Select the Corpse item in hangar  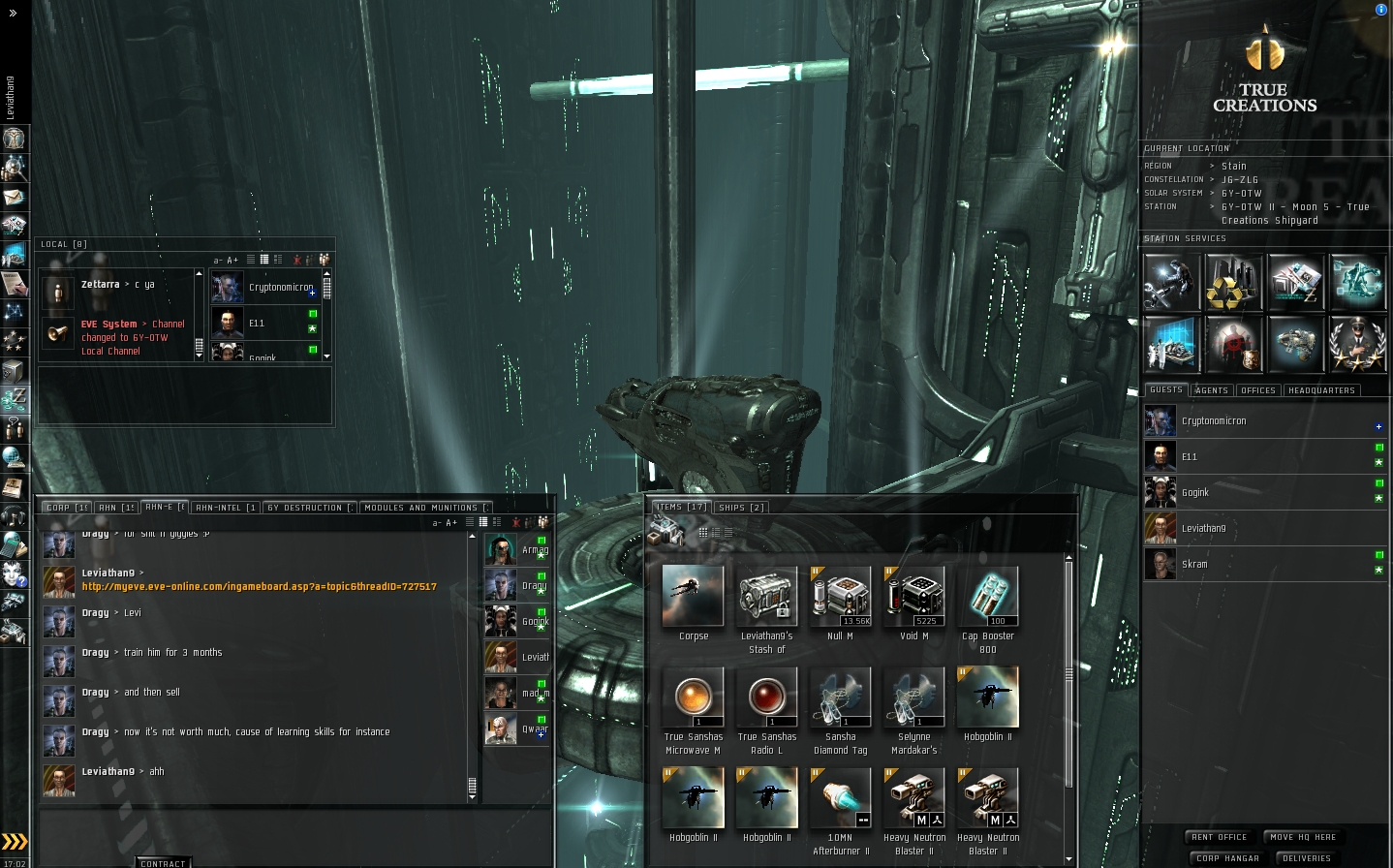pos(693,598)
